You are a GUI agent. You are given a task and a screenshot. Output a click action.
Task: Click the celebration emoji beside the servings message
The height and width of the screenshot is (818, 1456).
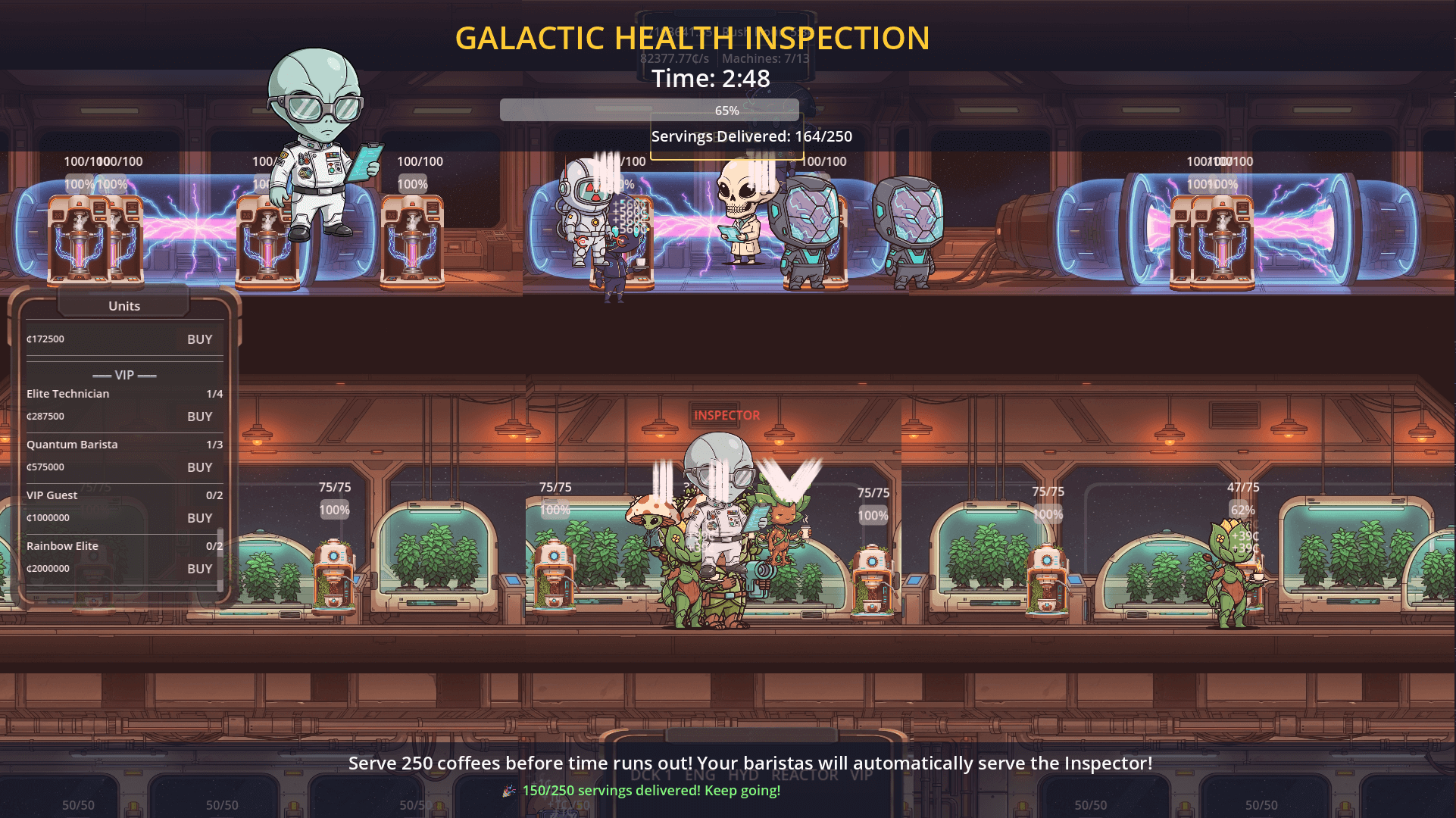pos(508,791)
